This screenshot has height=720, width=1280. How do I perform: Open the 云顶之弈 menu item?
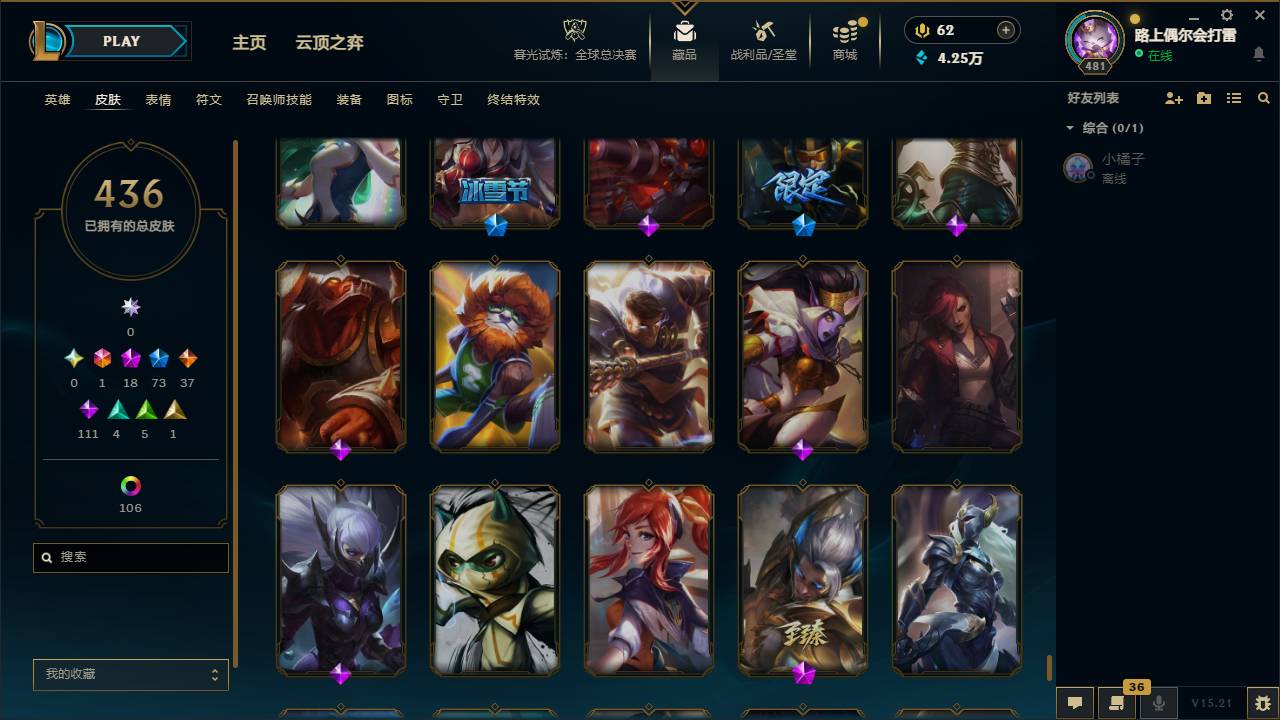tap(329, 43)
